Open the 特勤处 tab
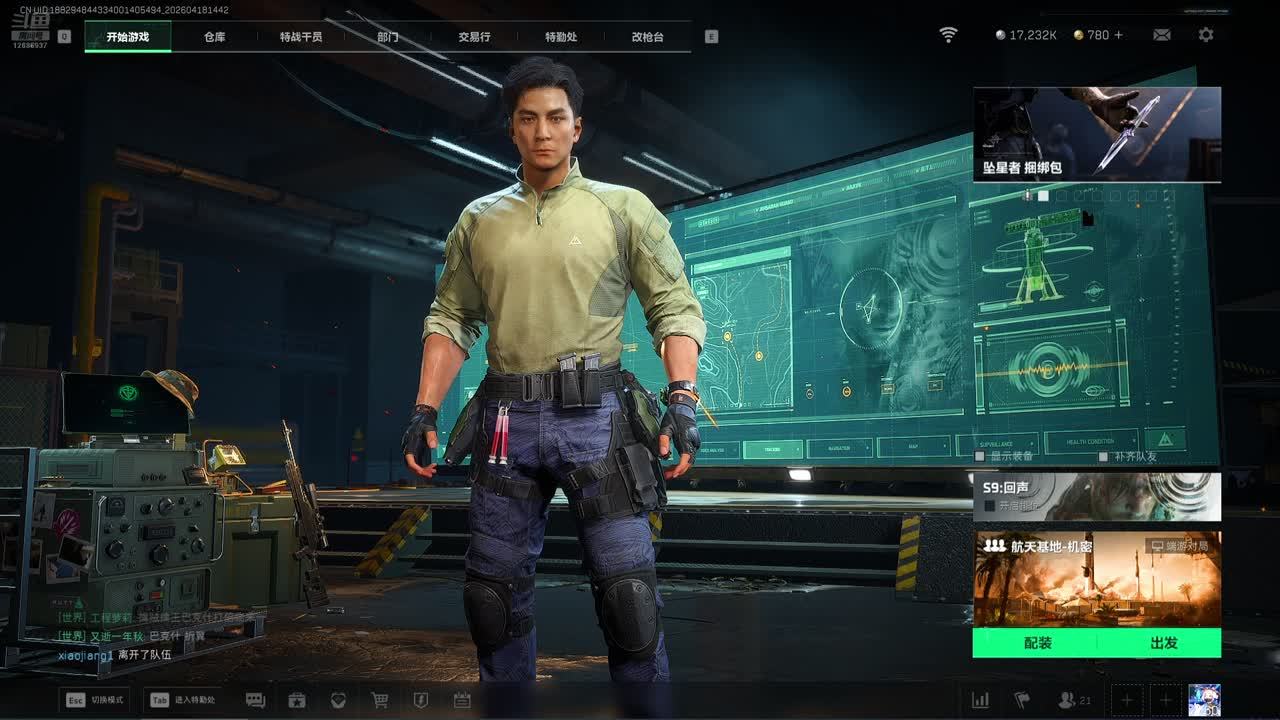 [561, 37]
